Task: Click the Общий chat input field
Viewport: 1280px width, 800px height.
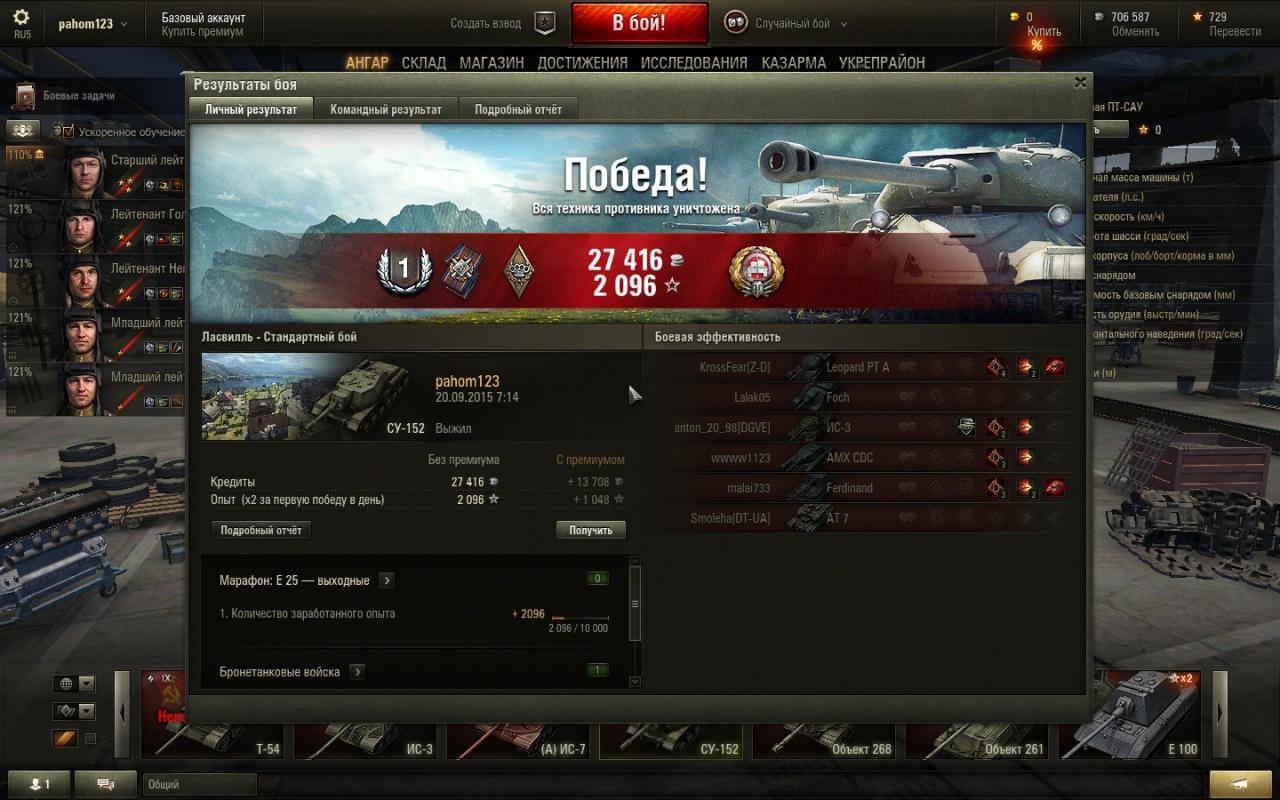Action: click(200, 785)
